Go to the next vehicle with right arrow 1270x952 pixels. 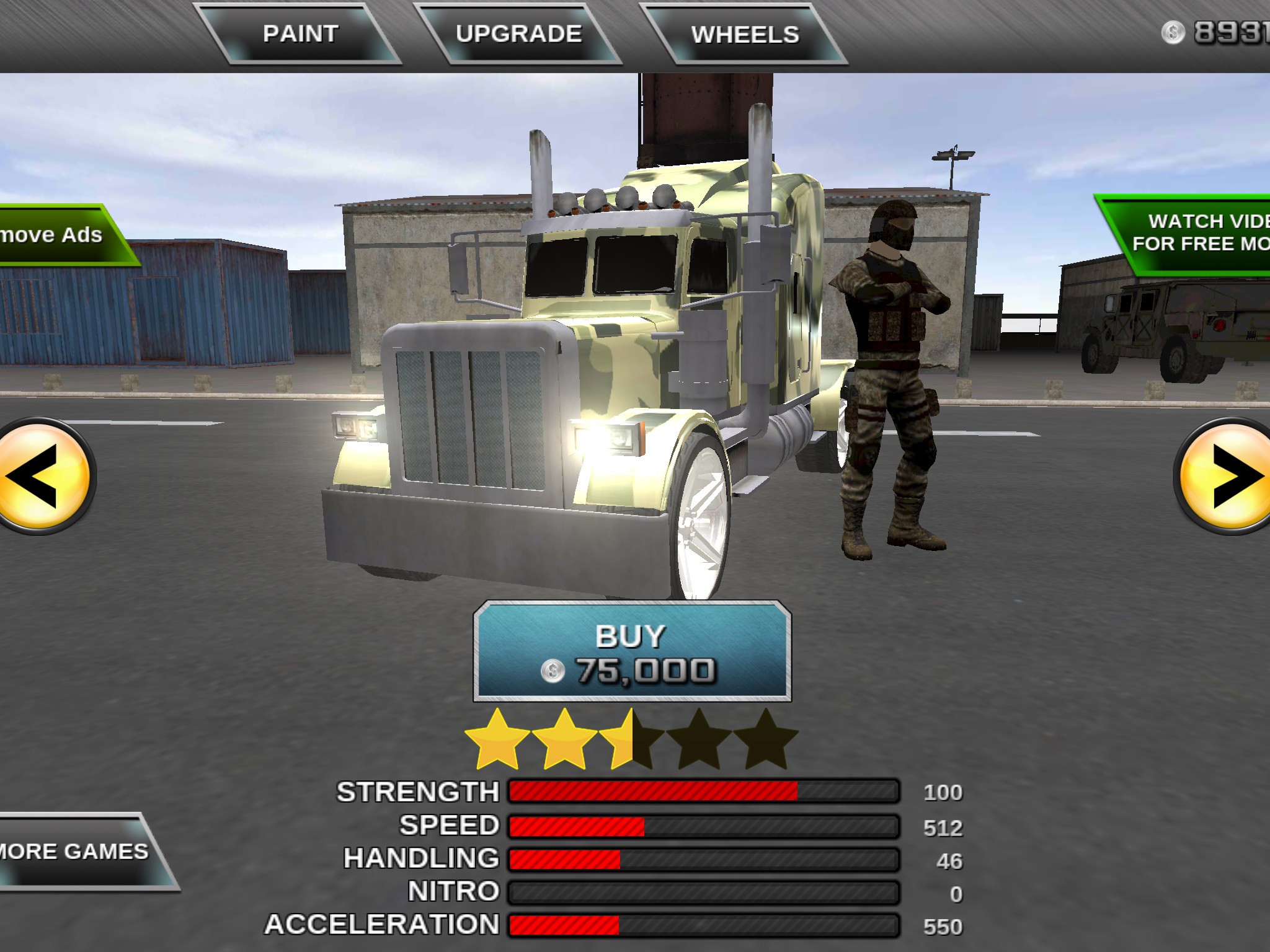click(x=1226, y=477)
